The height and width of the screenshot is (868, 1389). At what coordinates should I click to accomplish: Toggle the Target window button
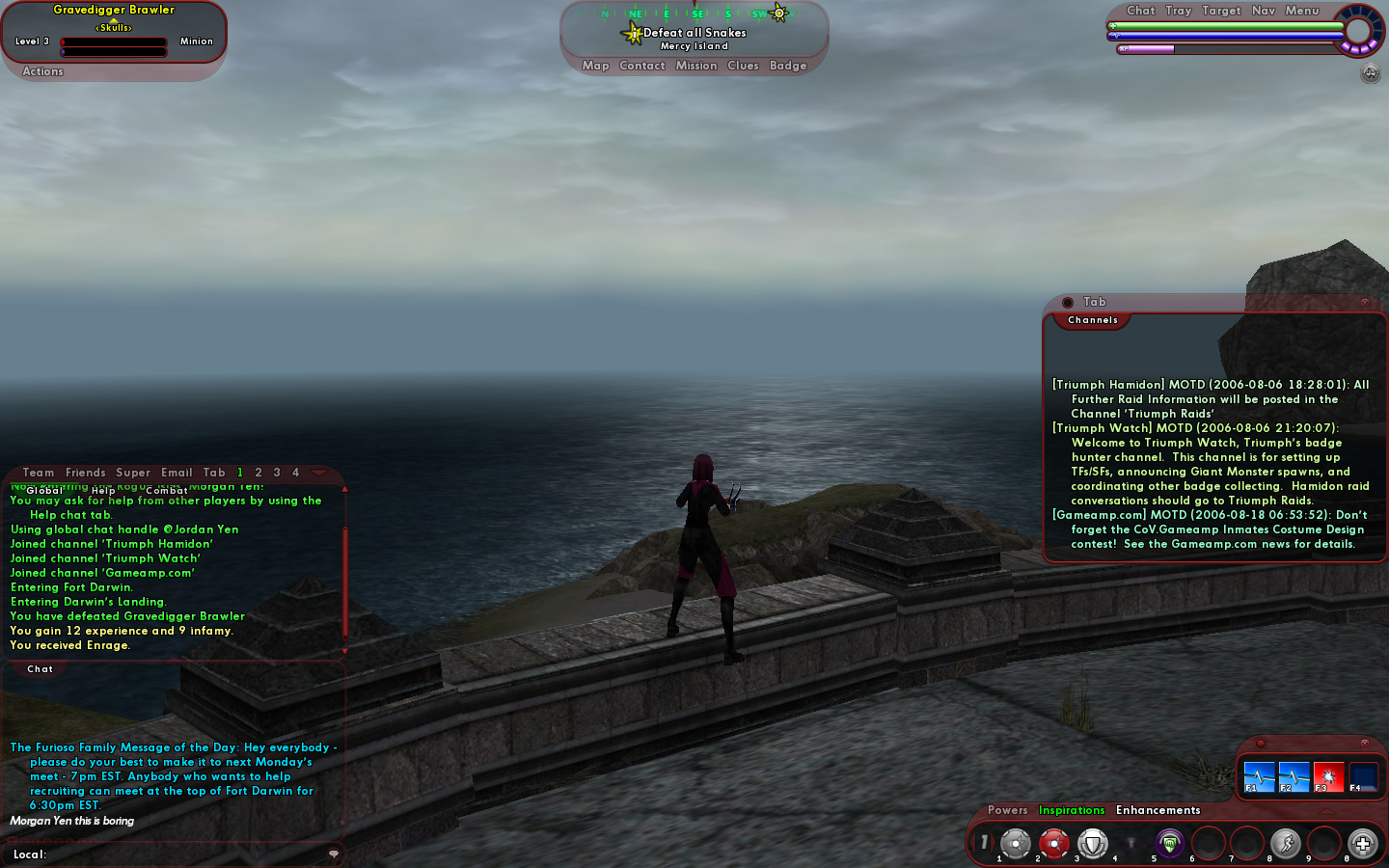[1221, 11]
